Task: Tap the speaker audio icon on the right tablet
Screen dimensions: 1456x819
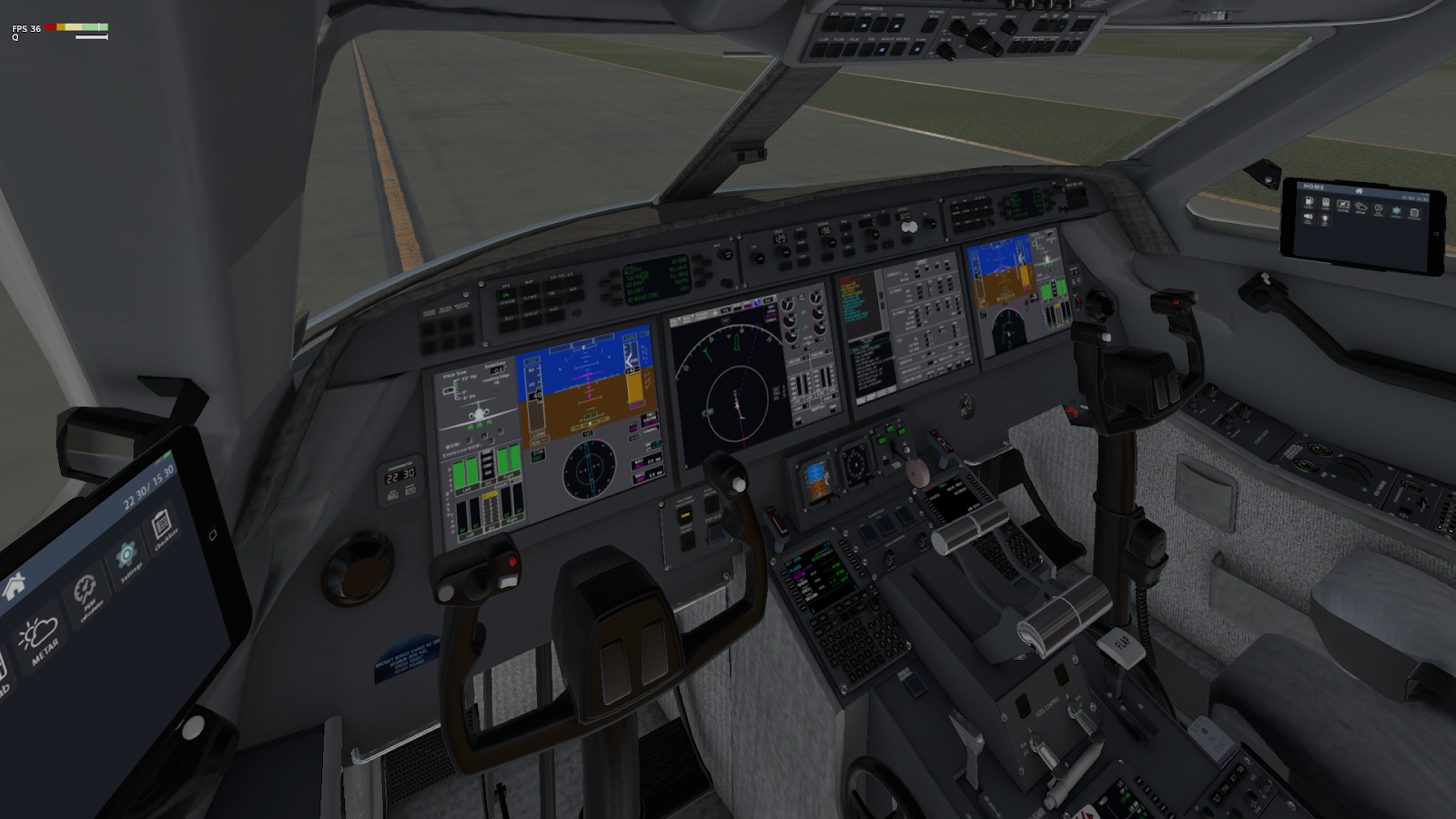Action: click(x=1308, y=217)
